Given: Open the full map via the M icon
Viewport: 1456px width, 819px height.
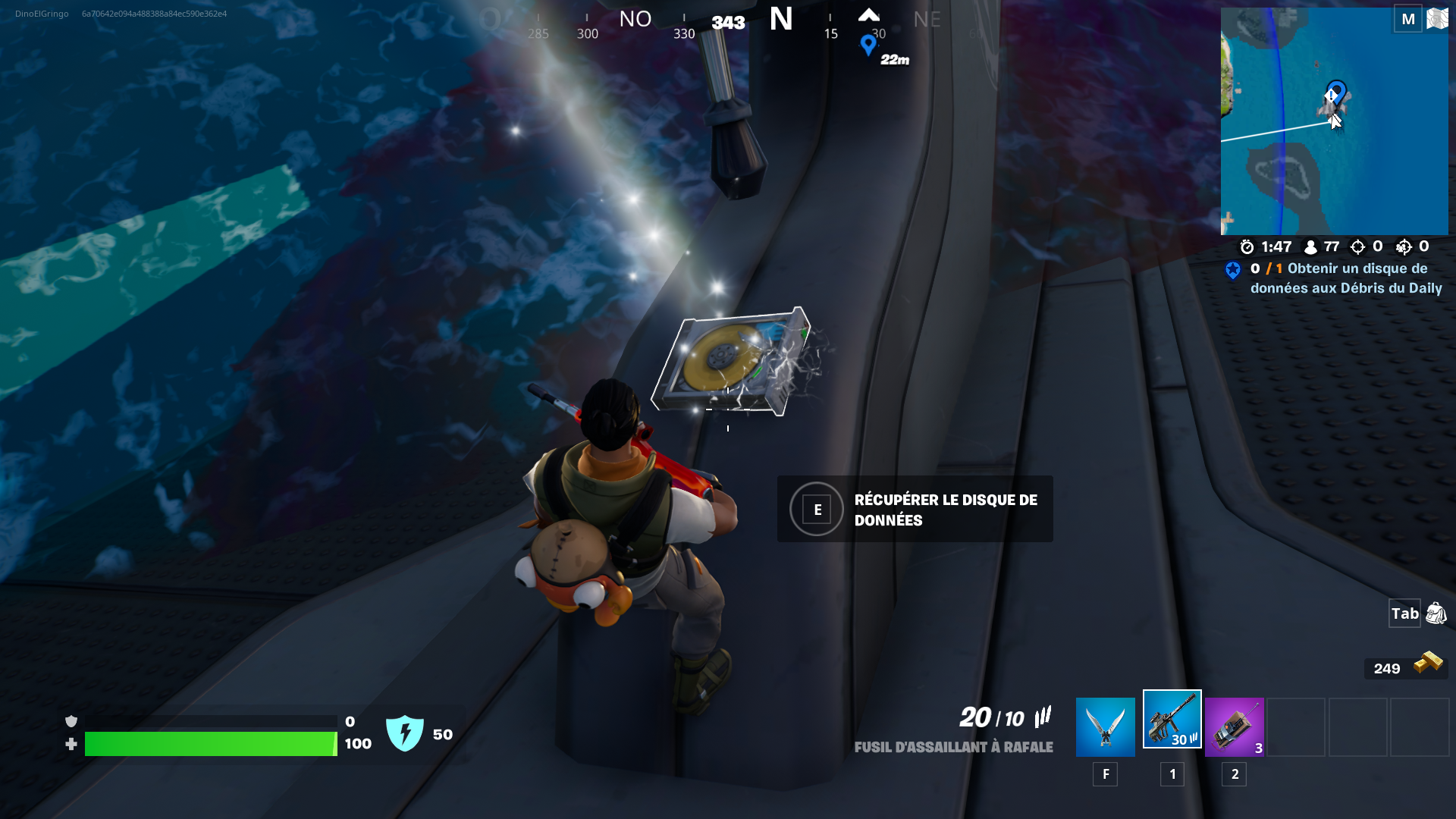Looking at the screenshot, I should click(x=1409, y=17).
